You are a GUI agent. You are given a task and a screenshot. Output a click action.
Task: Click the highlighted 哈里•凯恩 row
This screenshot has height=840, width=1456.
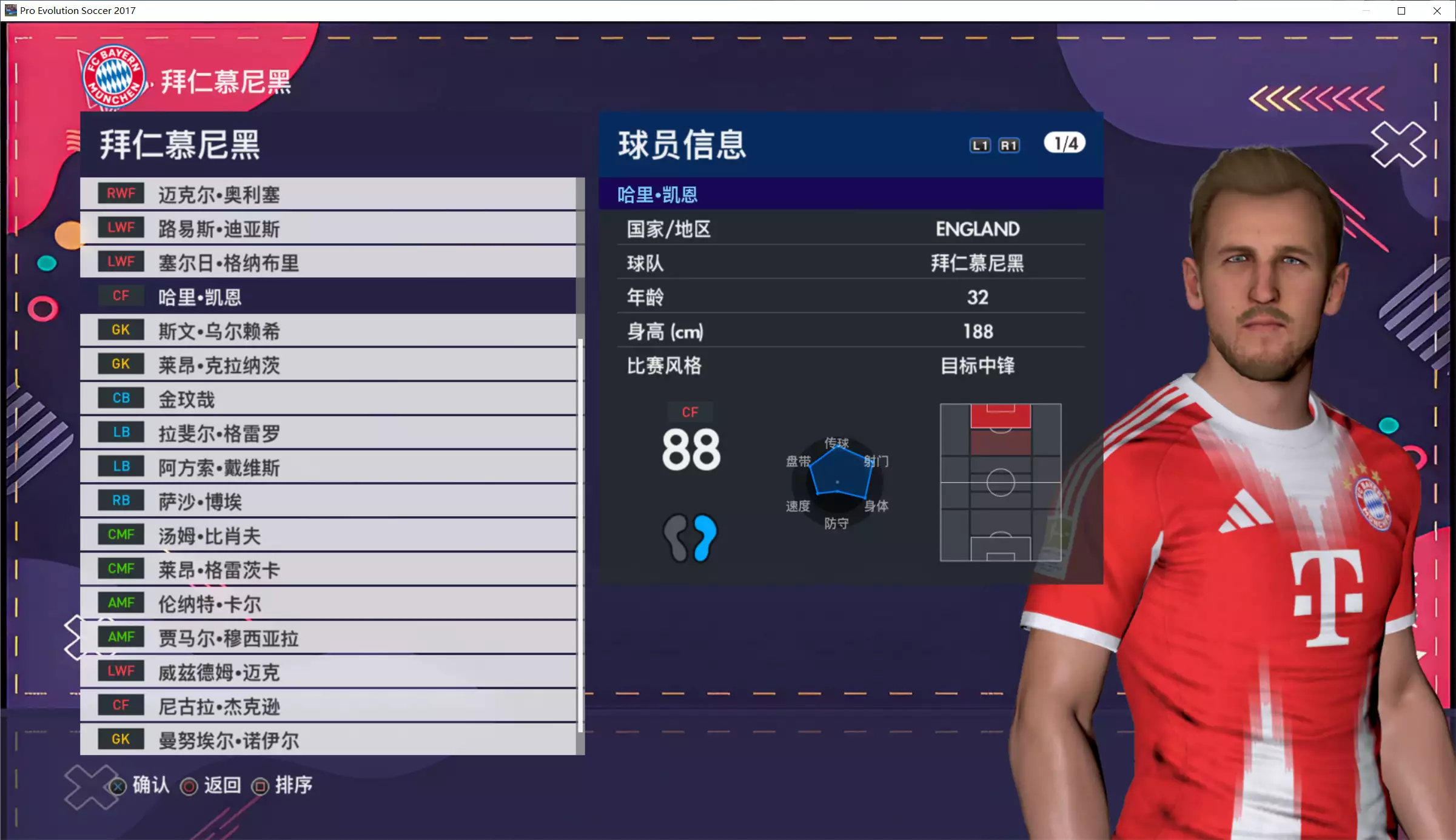pyautogui.click(x=327, y=297)
